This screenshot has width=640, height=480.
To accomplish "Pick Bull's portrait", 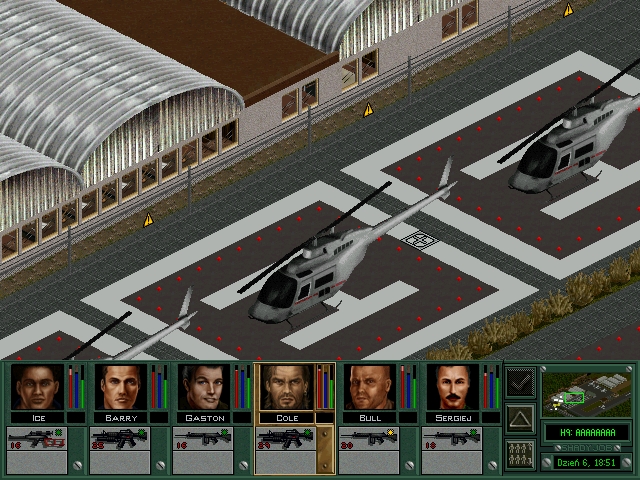I will point(370,387).
